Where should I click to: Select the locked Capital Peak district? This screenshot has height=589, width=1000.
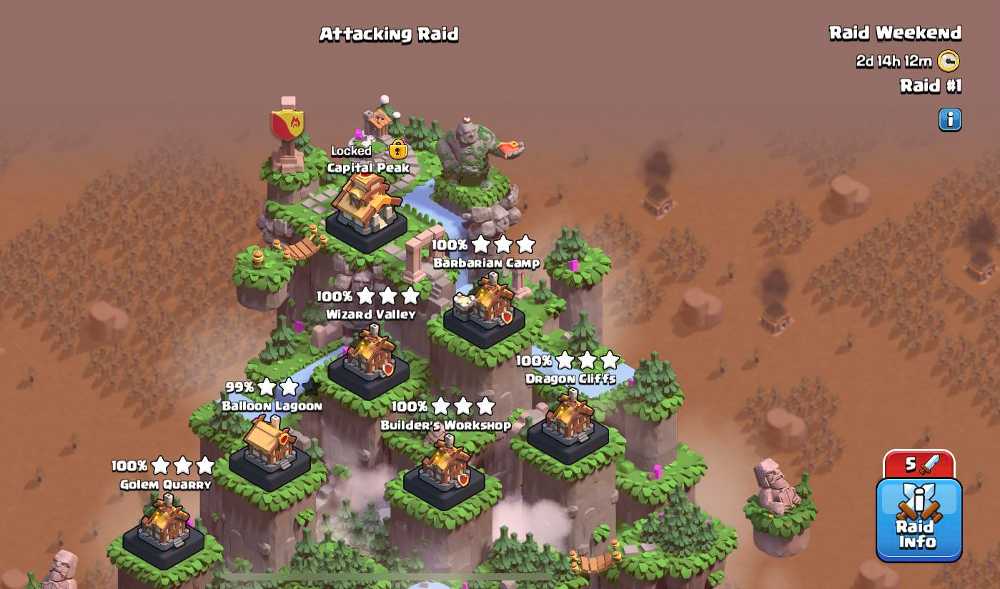[367, 205]
